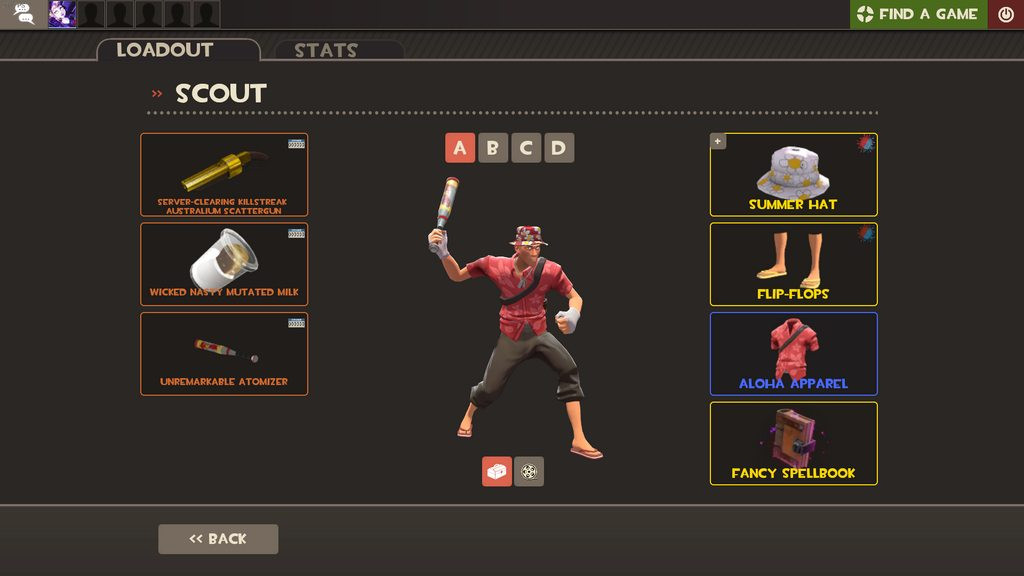Click the red power quit button

tap(1006, 14)
